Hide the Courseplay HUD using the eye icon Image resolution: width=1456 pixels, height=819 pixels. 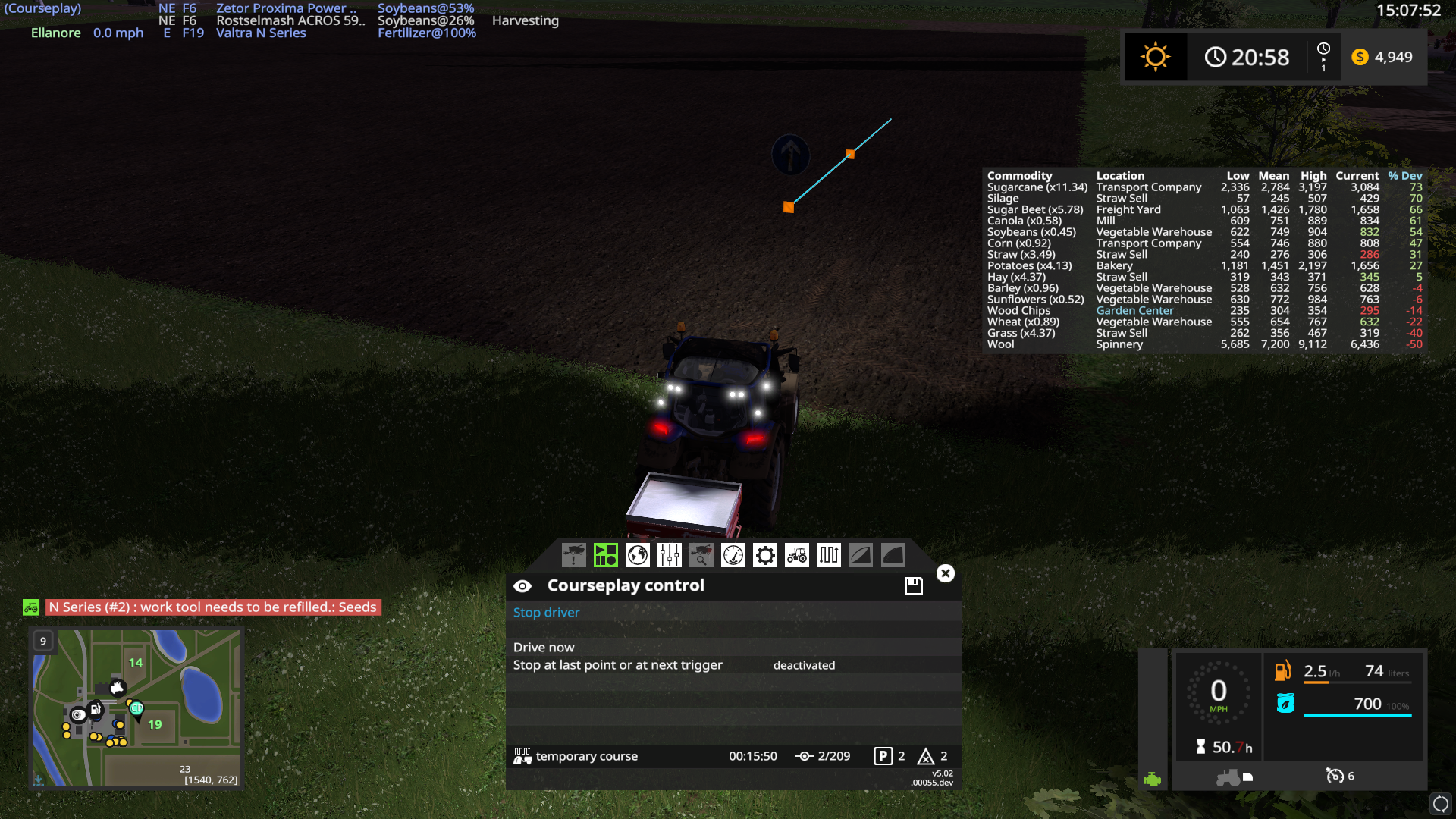522,585
